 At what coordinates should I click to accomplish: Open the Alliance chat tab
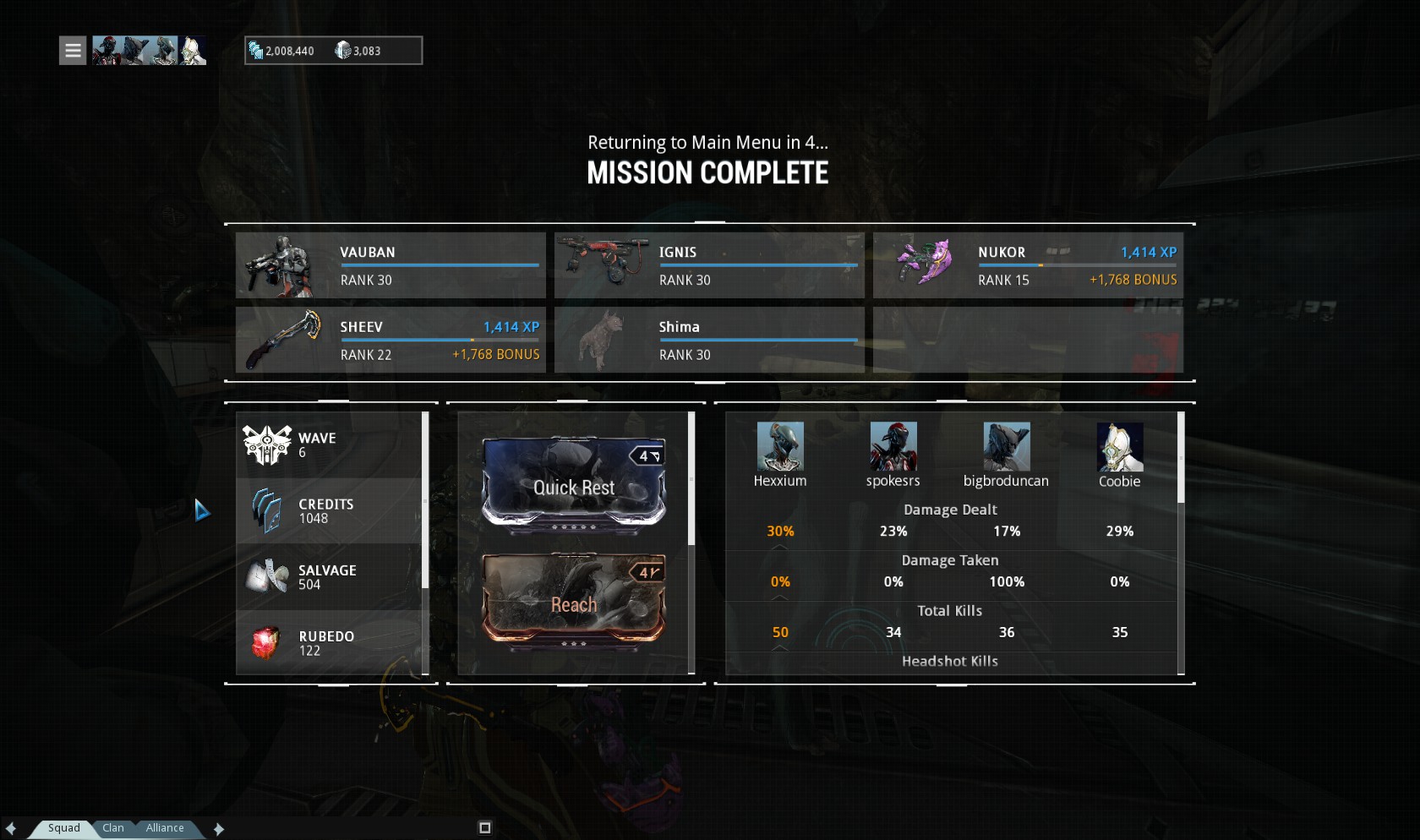pos(165,828)
